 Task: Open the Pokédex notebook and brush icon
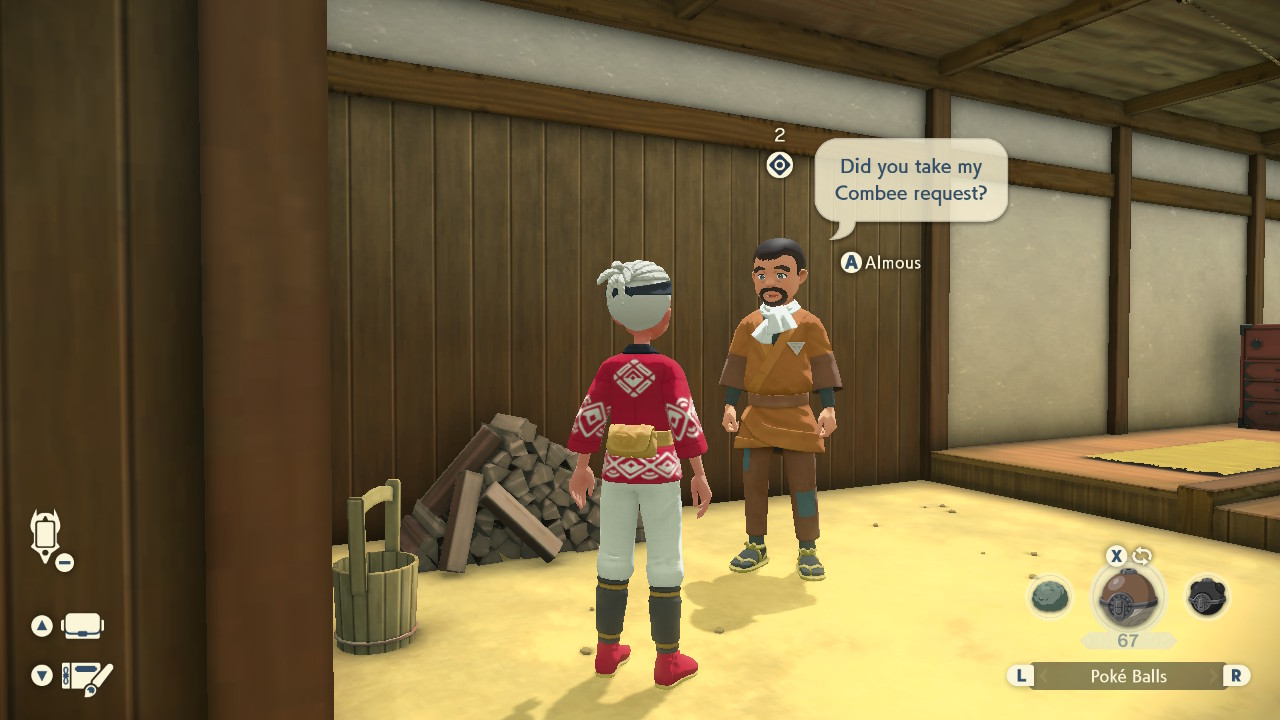pos(87,677)
